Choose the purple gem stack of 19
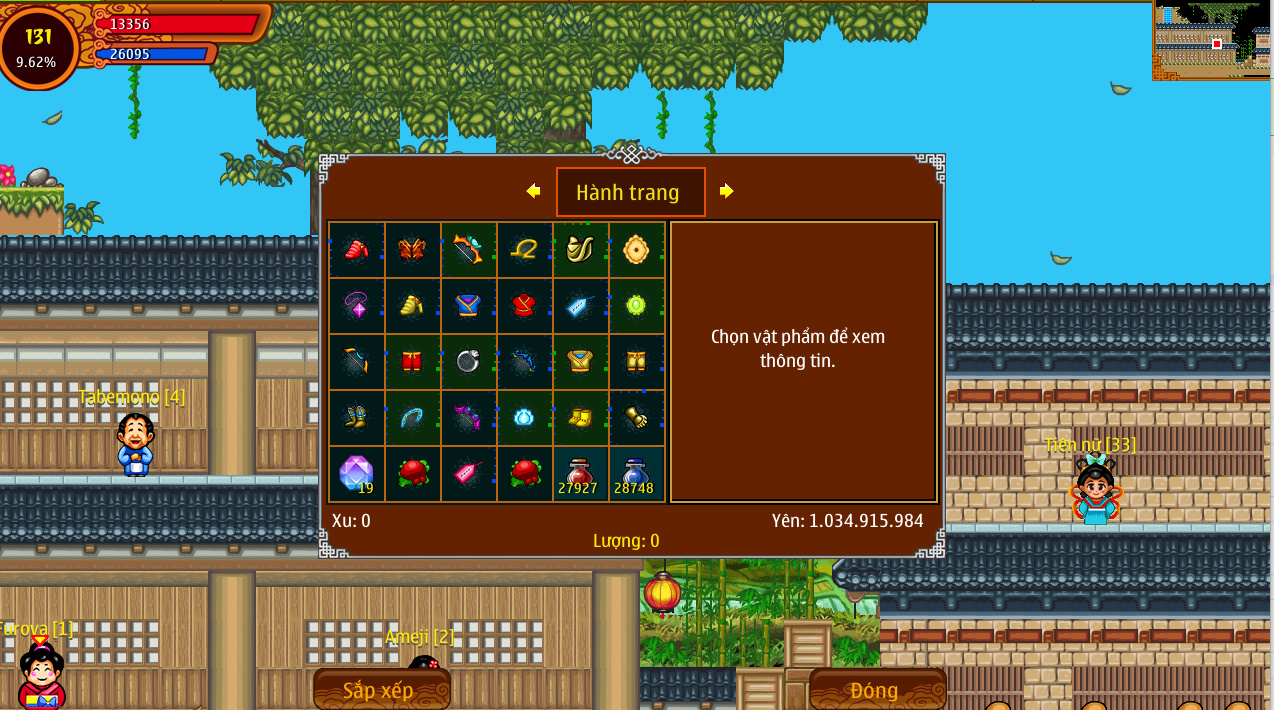This screenshot has width=1274, height=710. 356,474
